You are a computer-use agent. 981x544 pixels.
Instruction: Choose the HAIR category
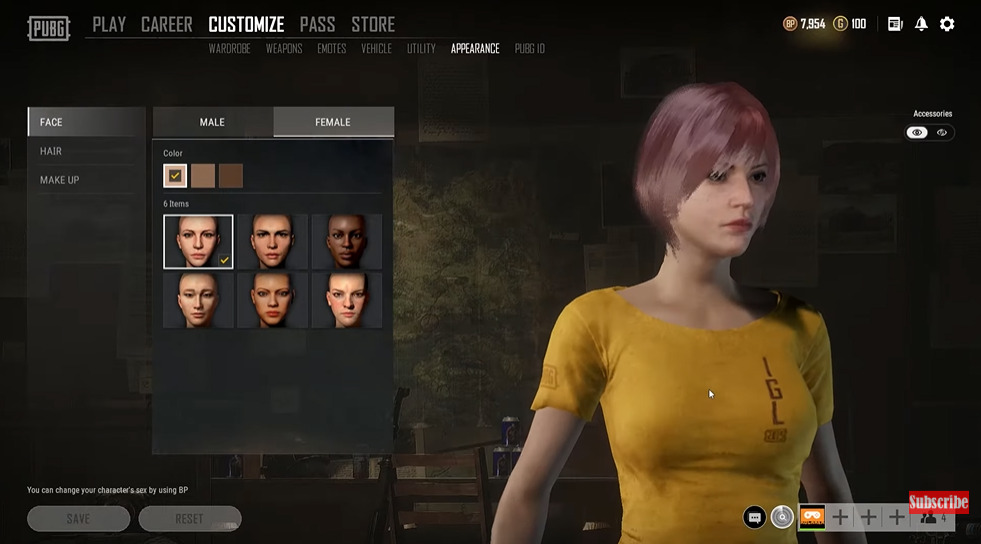click(51, 151)
